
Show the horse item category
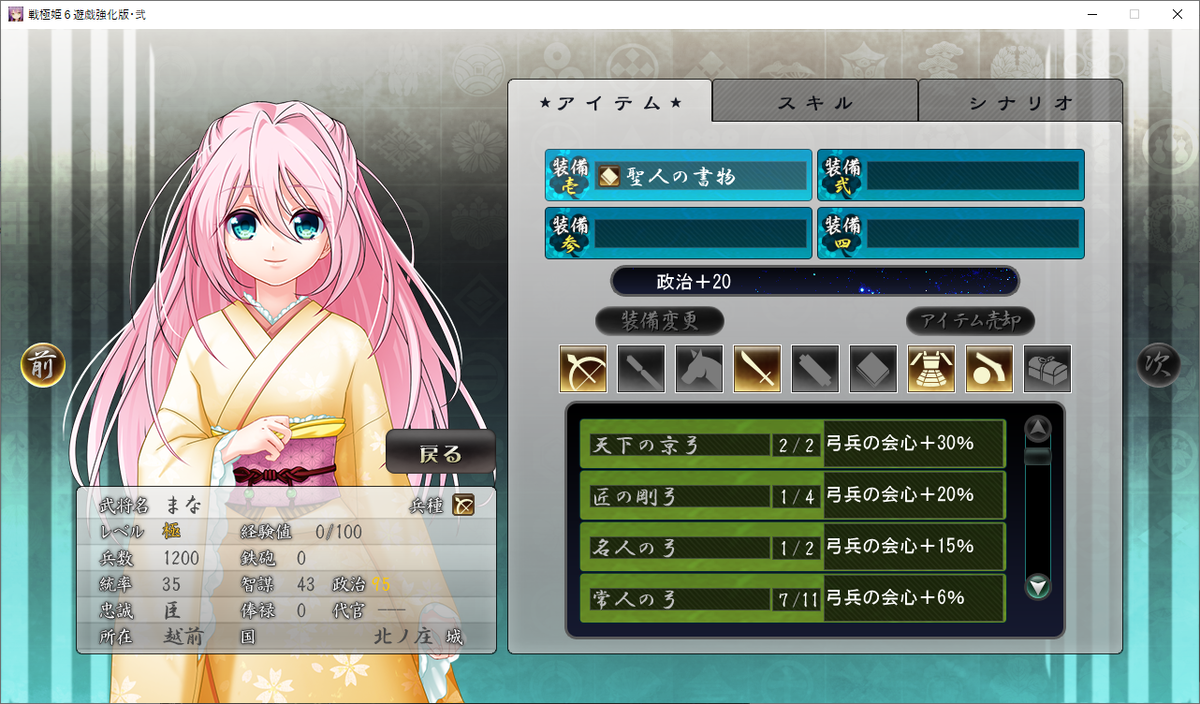click(x=698, y=369)
